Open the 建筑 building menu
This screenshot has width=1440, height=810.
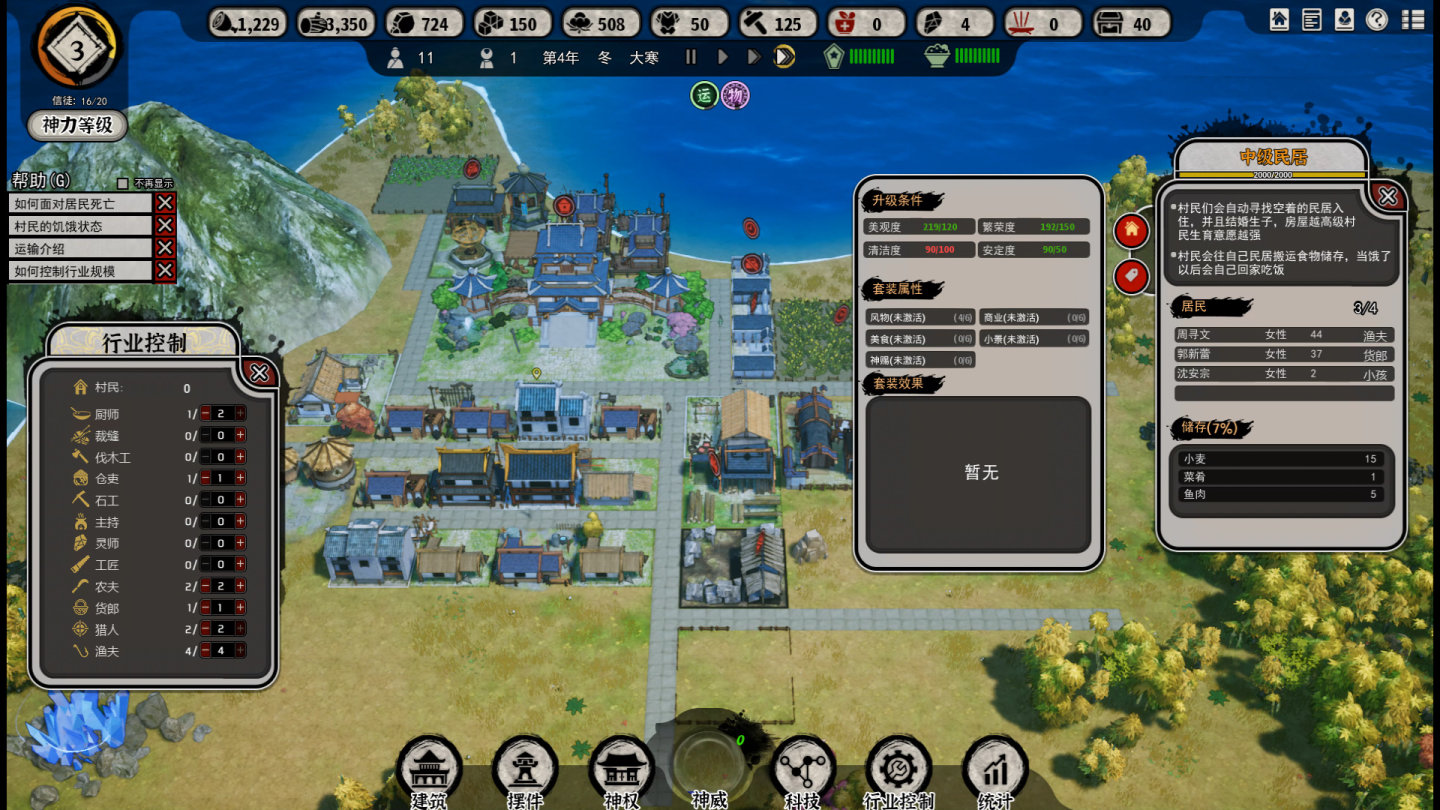[x=428, y=769]
